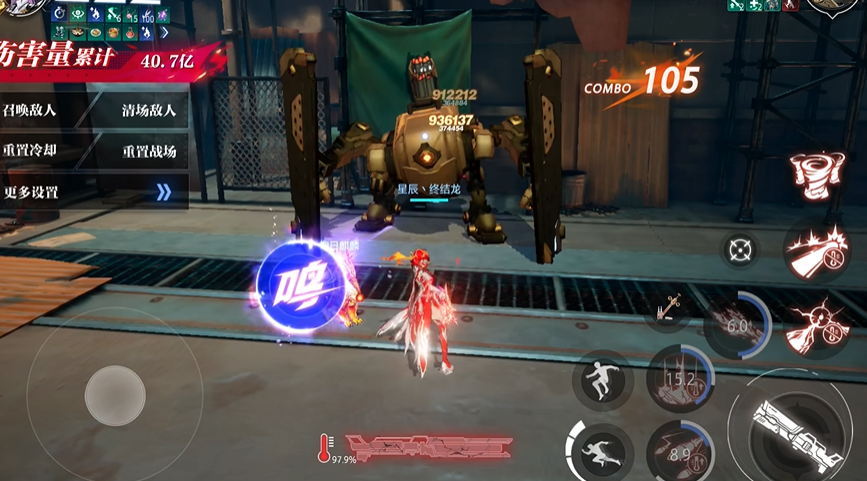The height and width of the screenshot is (481, 867).
Task: Expand the buff icon list arrow
Action: pos(165,33)
